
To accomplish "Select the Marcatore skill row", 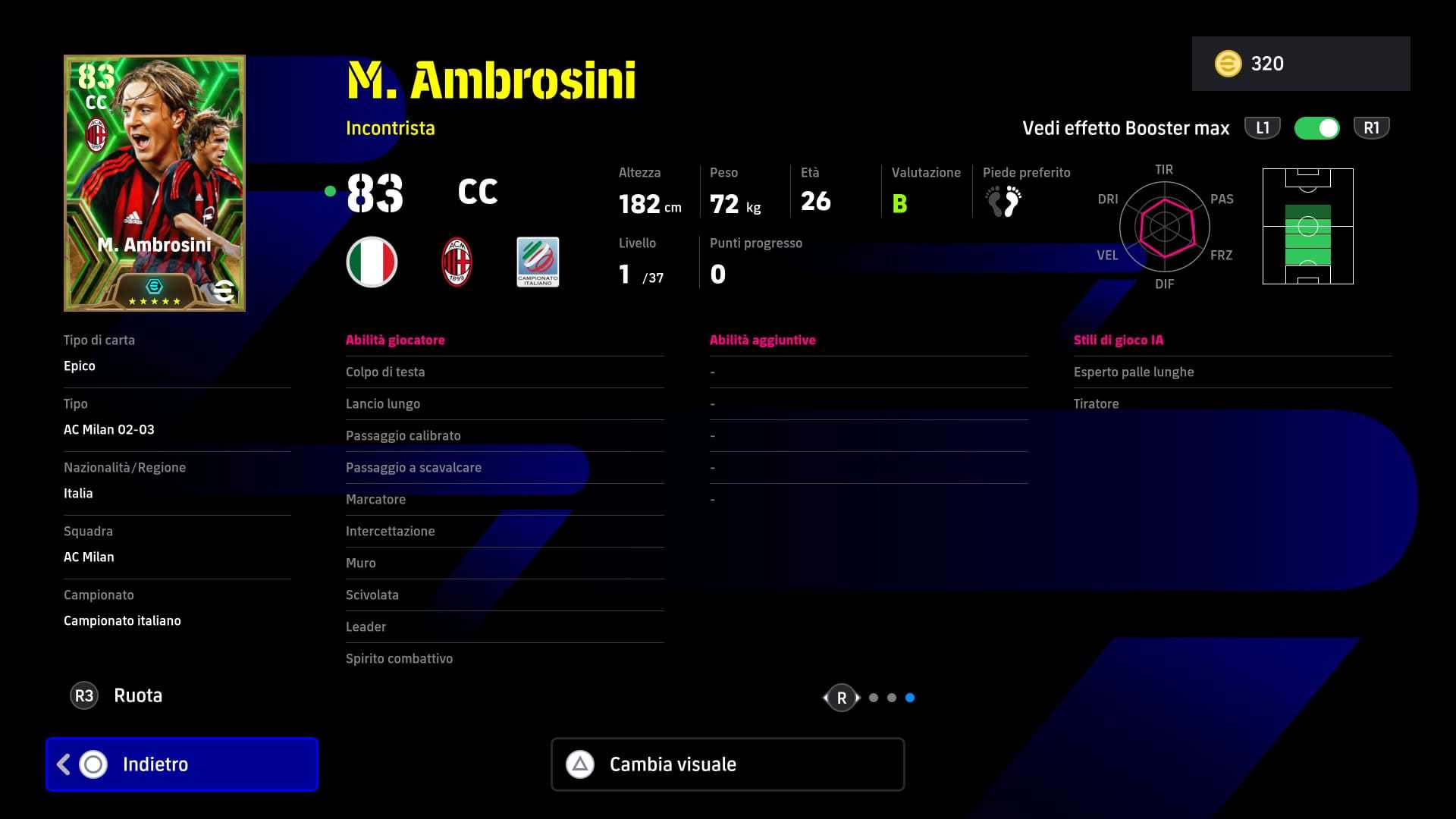I will pos(504,500).
